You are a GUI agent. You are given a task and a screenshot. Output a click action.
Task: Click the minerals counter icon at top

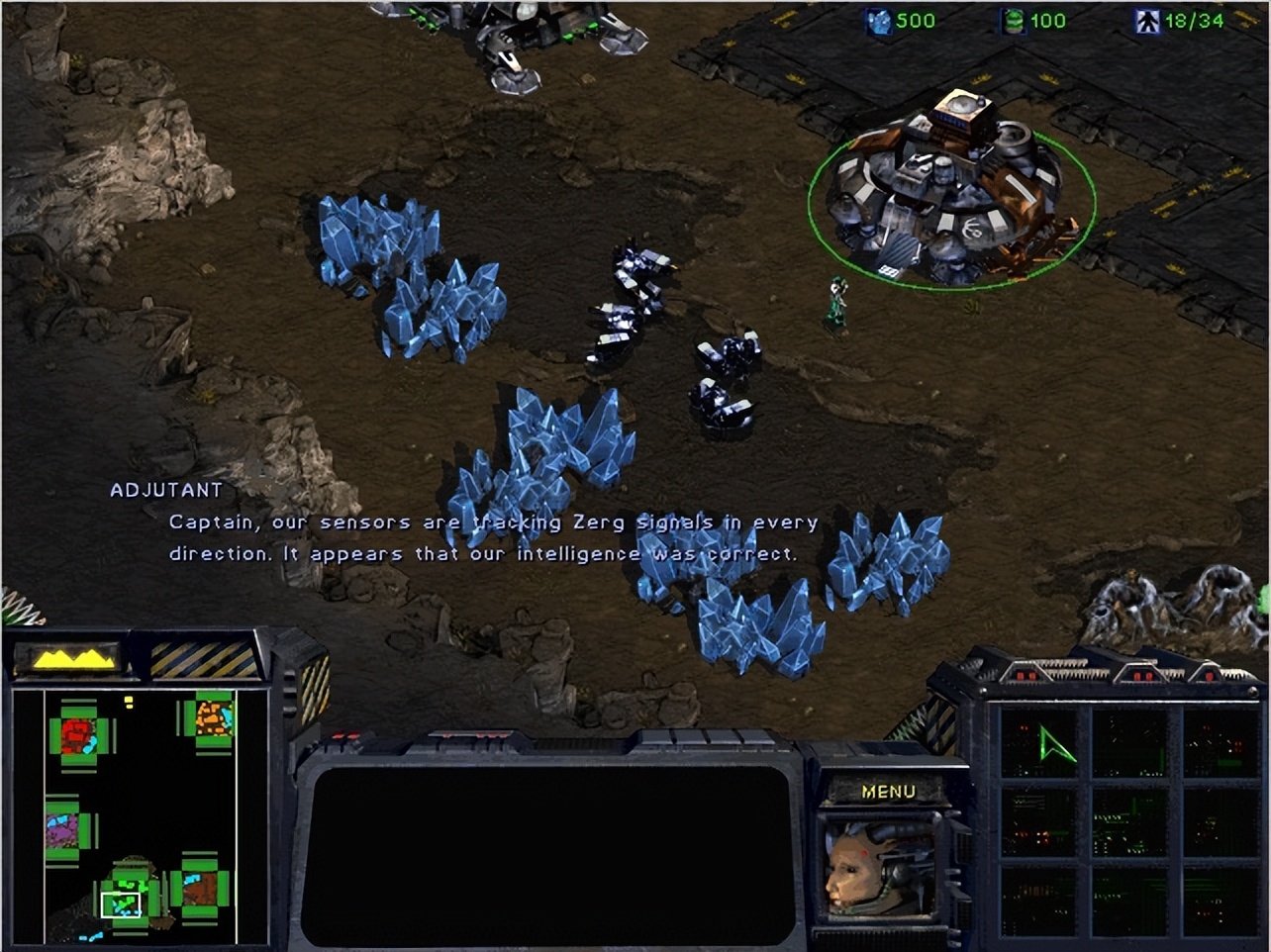(879, 20)
